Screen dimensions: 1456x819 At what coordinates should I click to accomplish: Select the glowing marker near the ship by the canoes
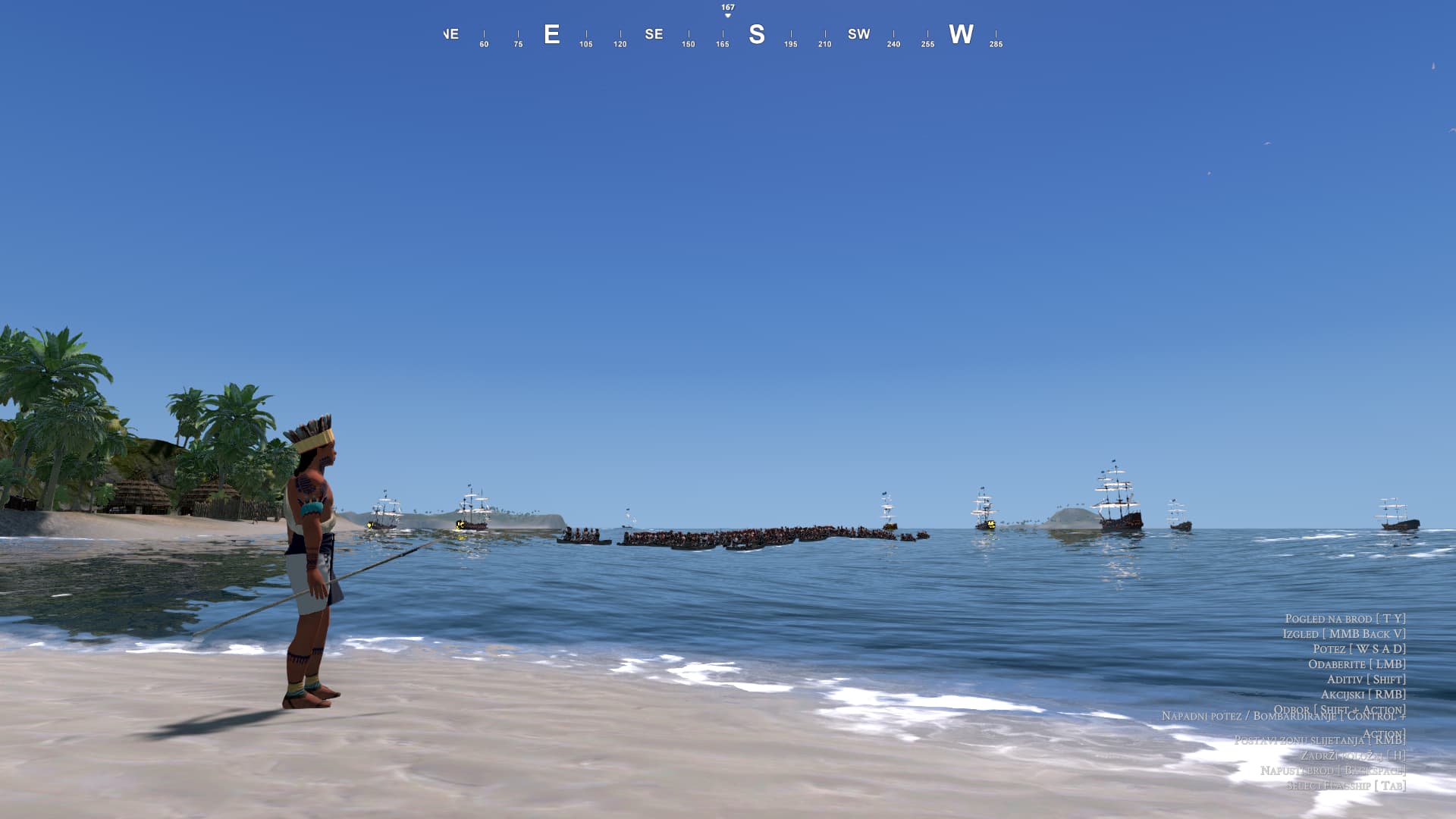click(x=990, y=524)
